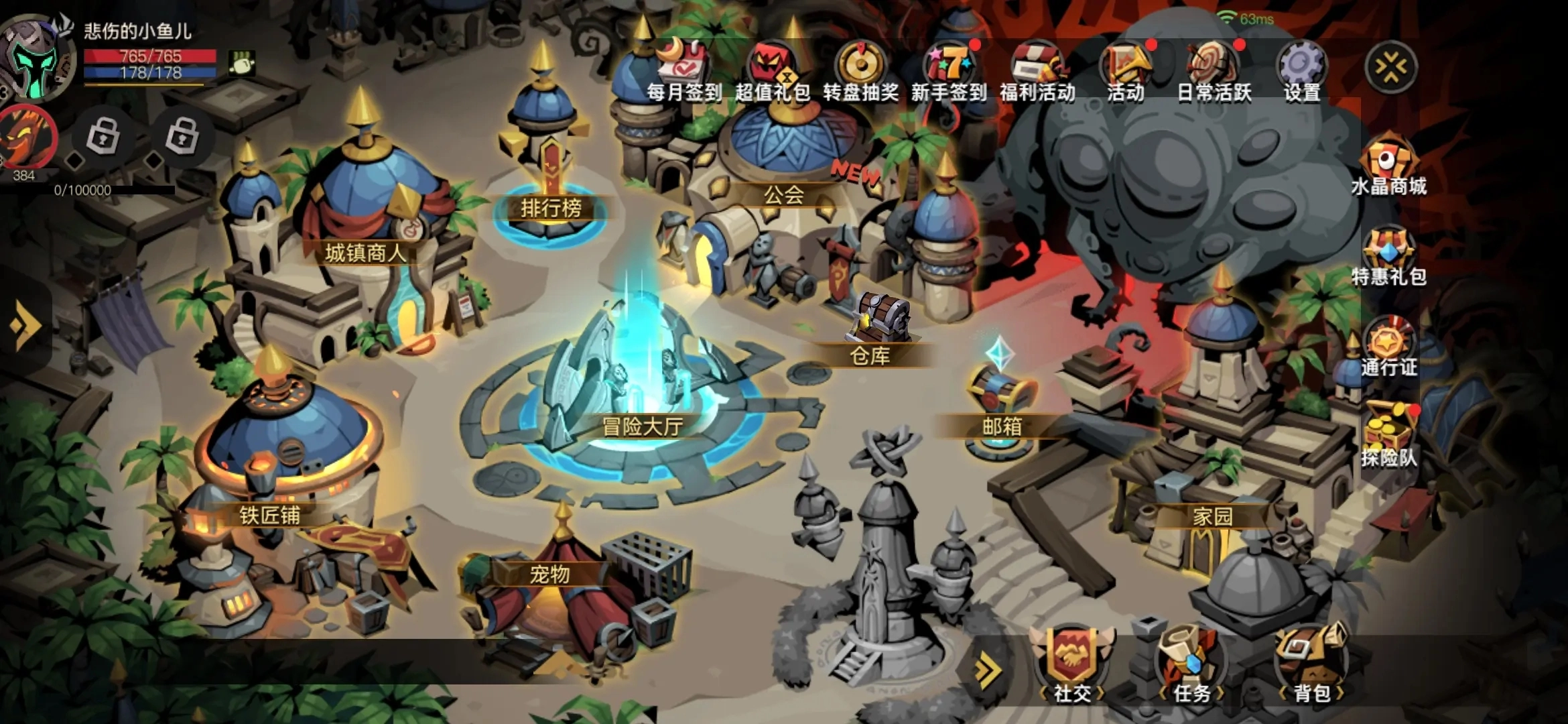The image size is (1568, 724).
Task: Open the 新手签到 newcomer check-in
Action: pyautogui.click(x=948, y=70)
